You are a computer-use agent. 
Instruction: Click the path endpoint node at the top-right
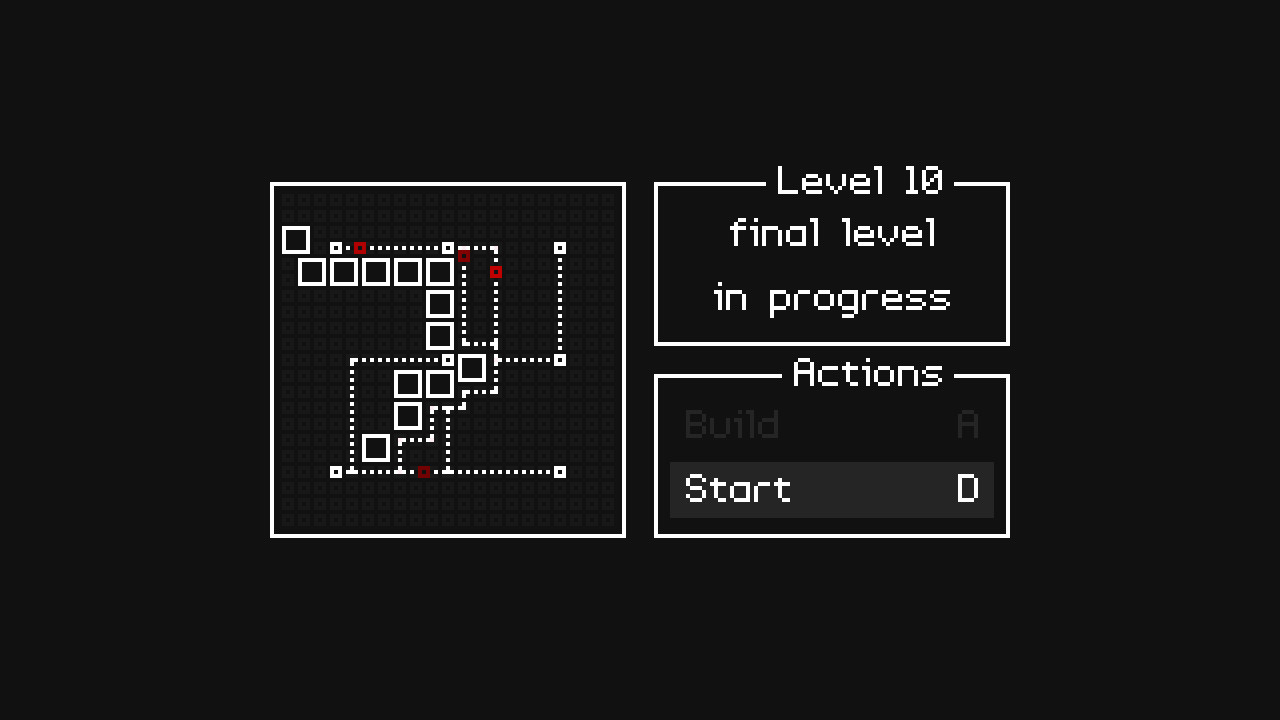click(559, 246)
